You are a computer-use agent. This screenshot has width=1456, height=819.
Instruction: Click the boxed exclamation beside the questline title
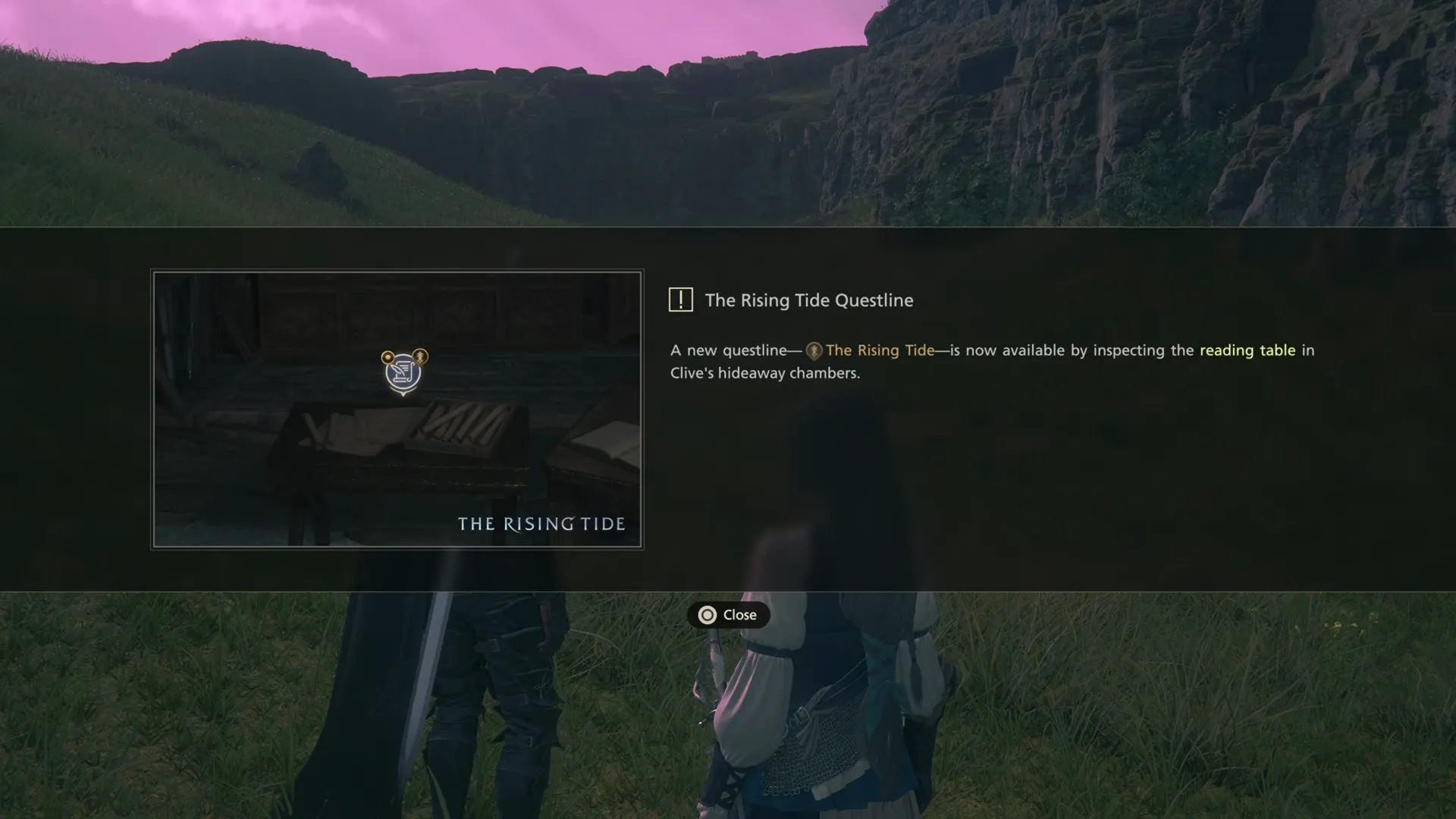681,300
